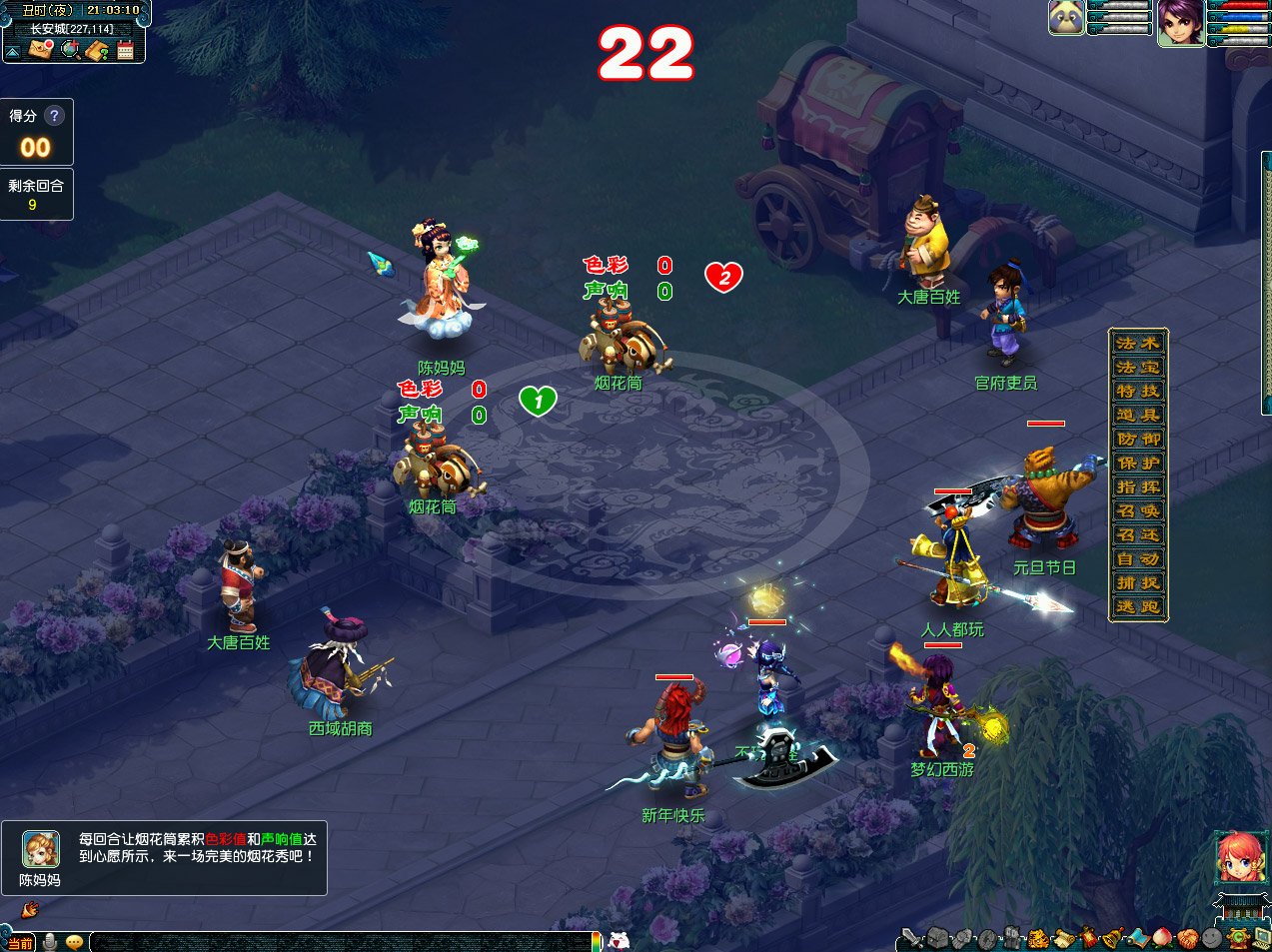This screenshot has height=952, width=1272.
Task: Choose the 召唤 (Summon) command
Action: pos(1138,511)
